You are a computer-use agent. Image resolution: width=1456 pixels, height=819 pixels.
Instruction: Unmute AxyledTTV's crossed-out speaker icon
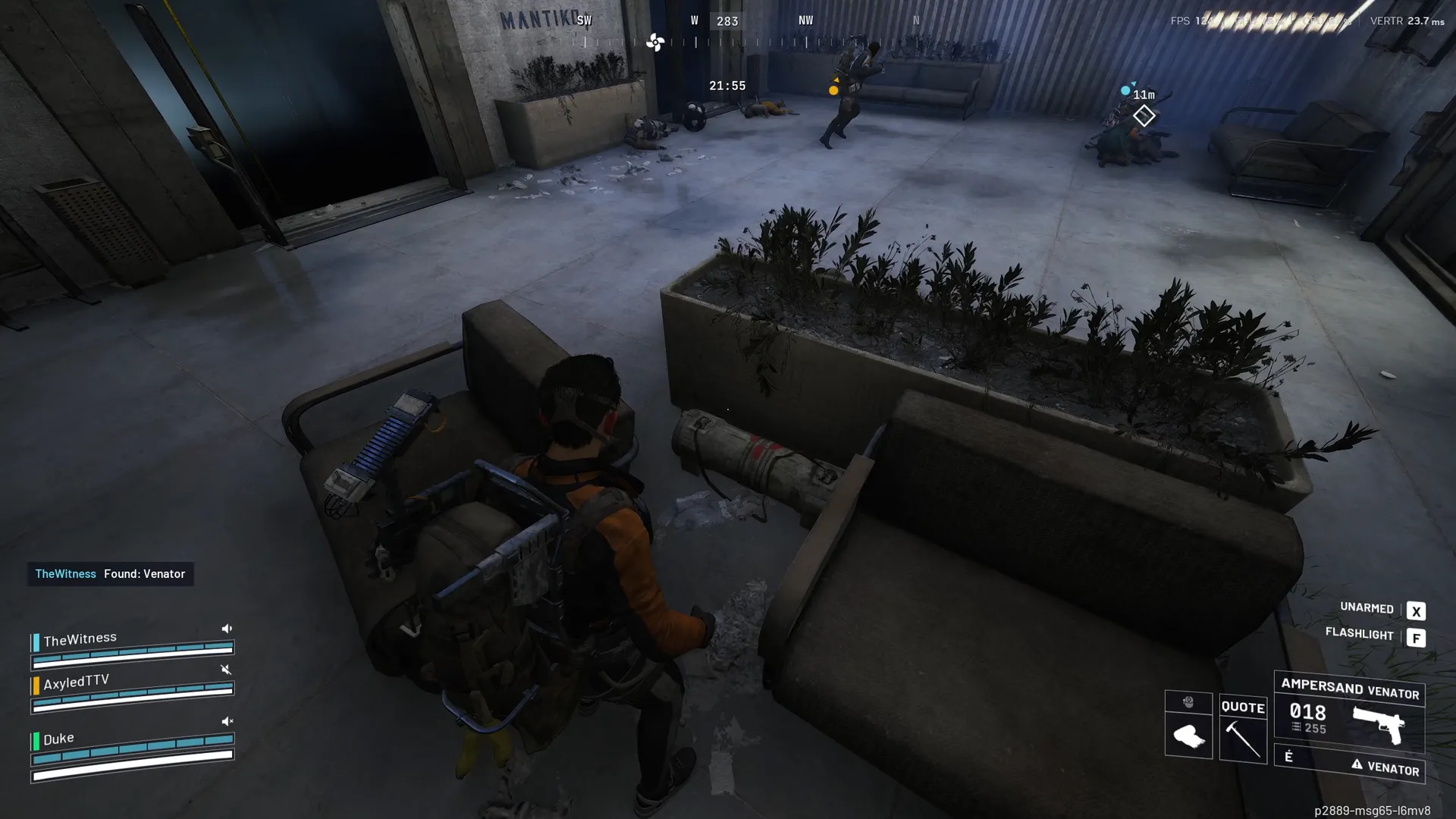[225, 670]
